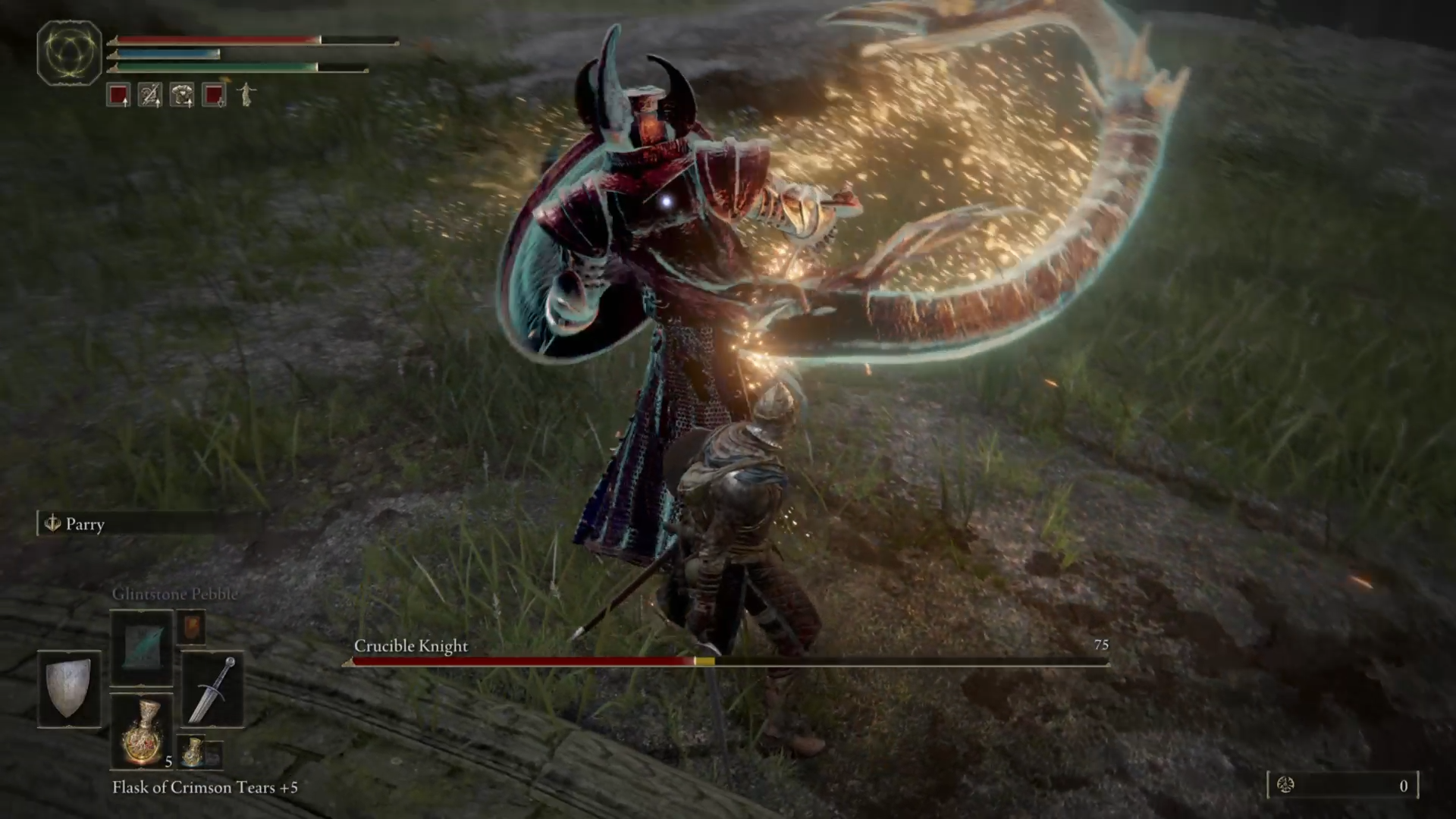Screen dimensions: 1456x819
Task: Click the red talisman item above the sword slot
Action: click(x=192, y=627)
